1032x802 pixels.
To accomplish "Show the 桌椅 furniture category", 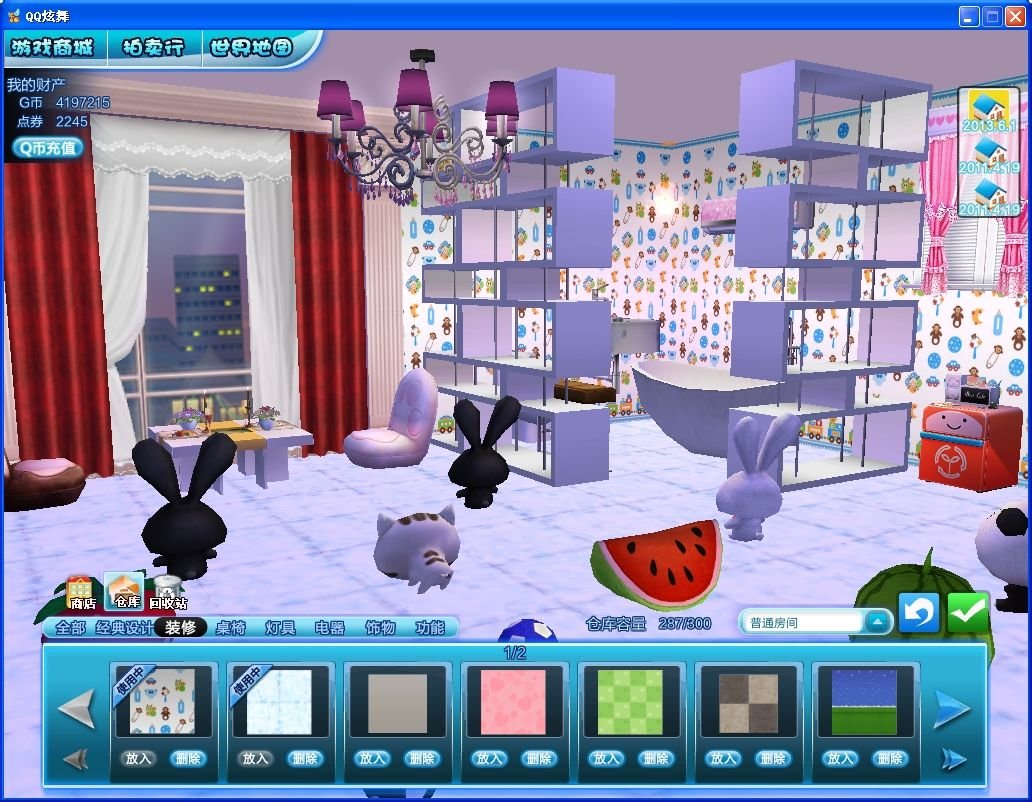I will (231, 628).
